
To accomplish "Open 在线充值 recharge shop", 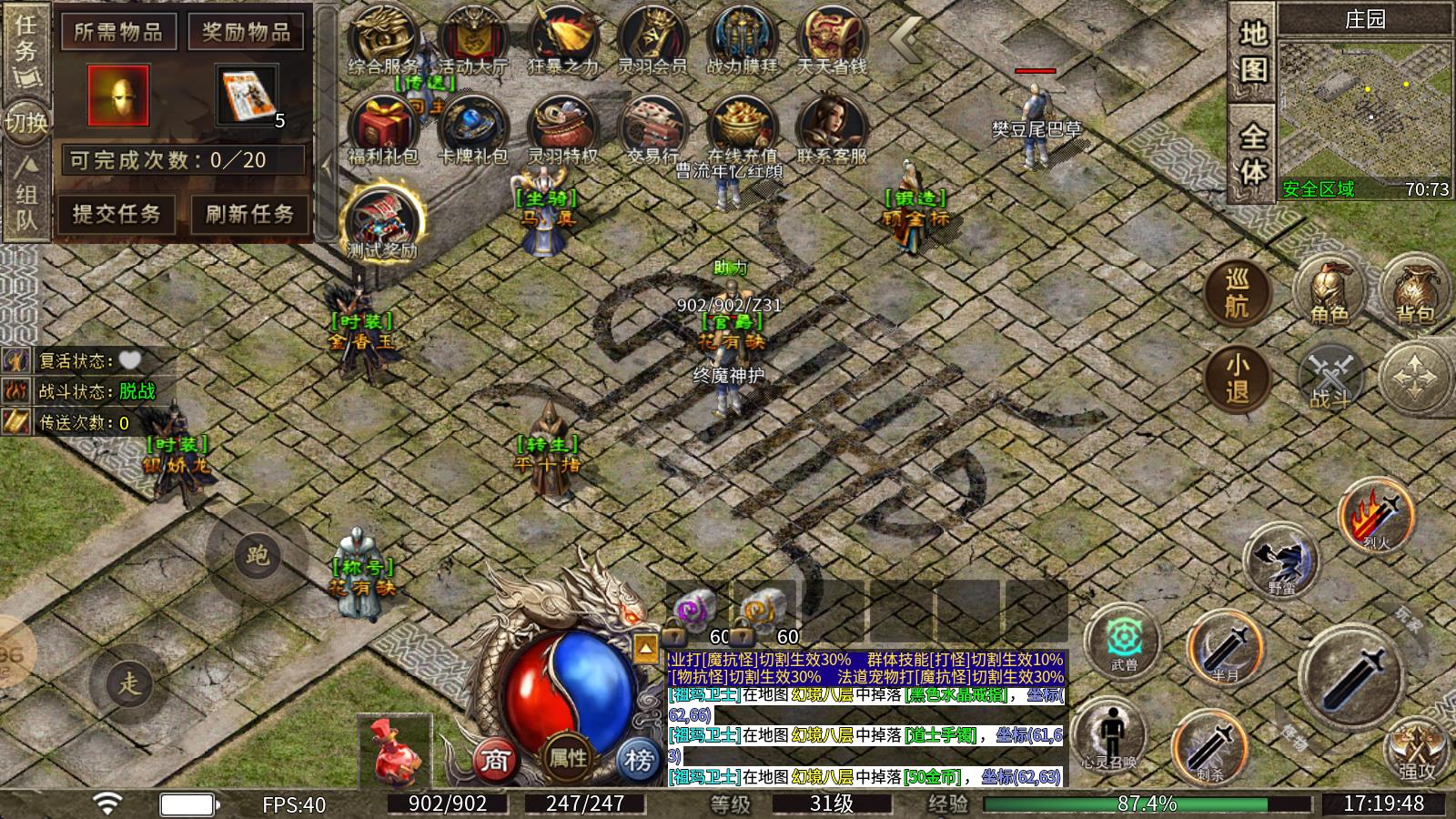I will point(742,129).
